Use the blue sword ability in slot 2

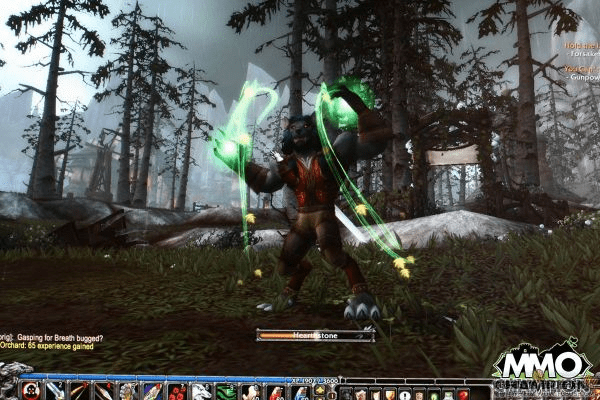54,391
